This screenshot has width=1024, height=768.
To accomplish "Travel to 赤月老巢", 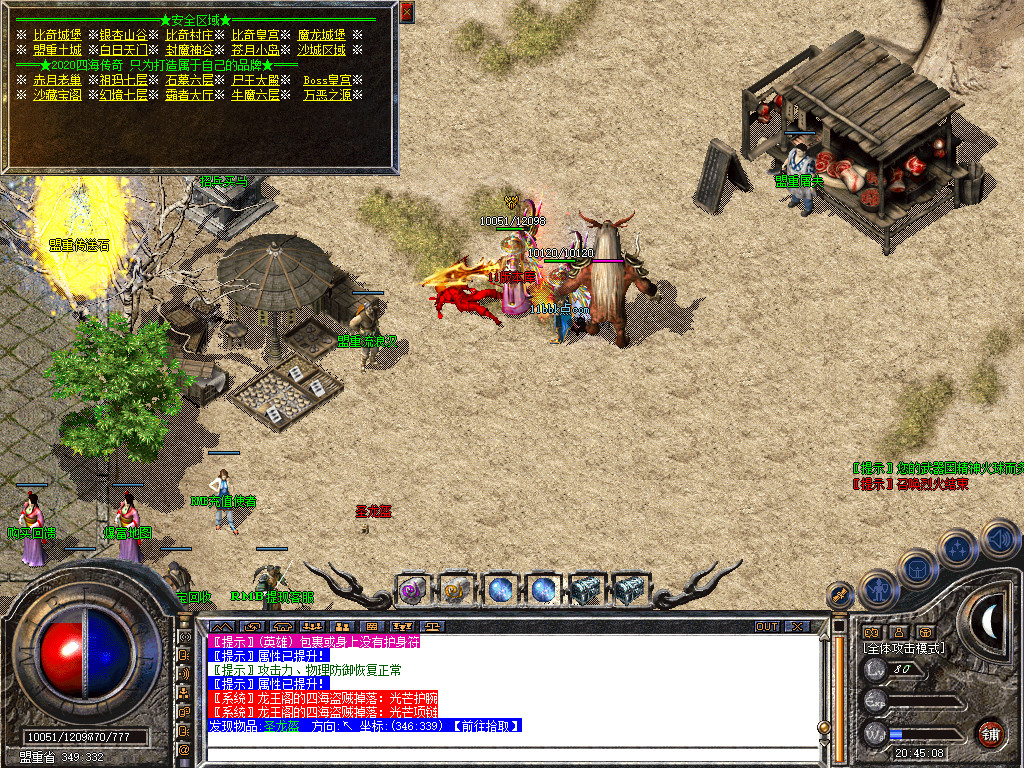I will pyautogui.click(x=57, y=80).
